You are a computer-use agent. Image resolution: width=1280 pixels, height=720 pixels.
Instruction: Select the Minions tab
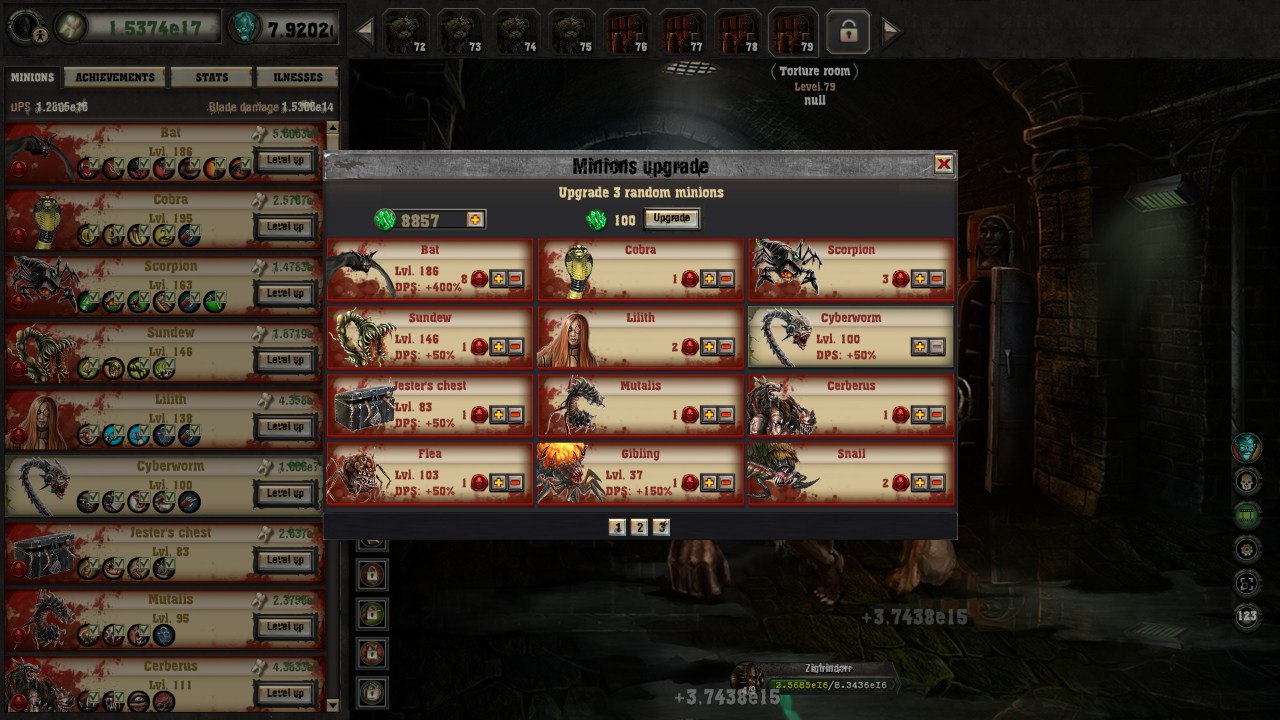32,77
